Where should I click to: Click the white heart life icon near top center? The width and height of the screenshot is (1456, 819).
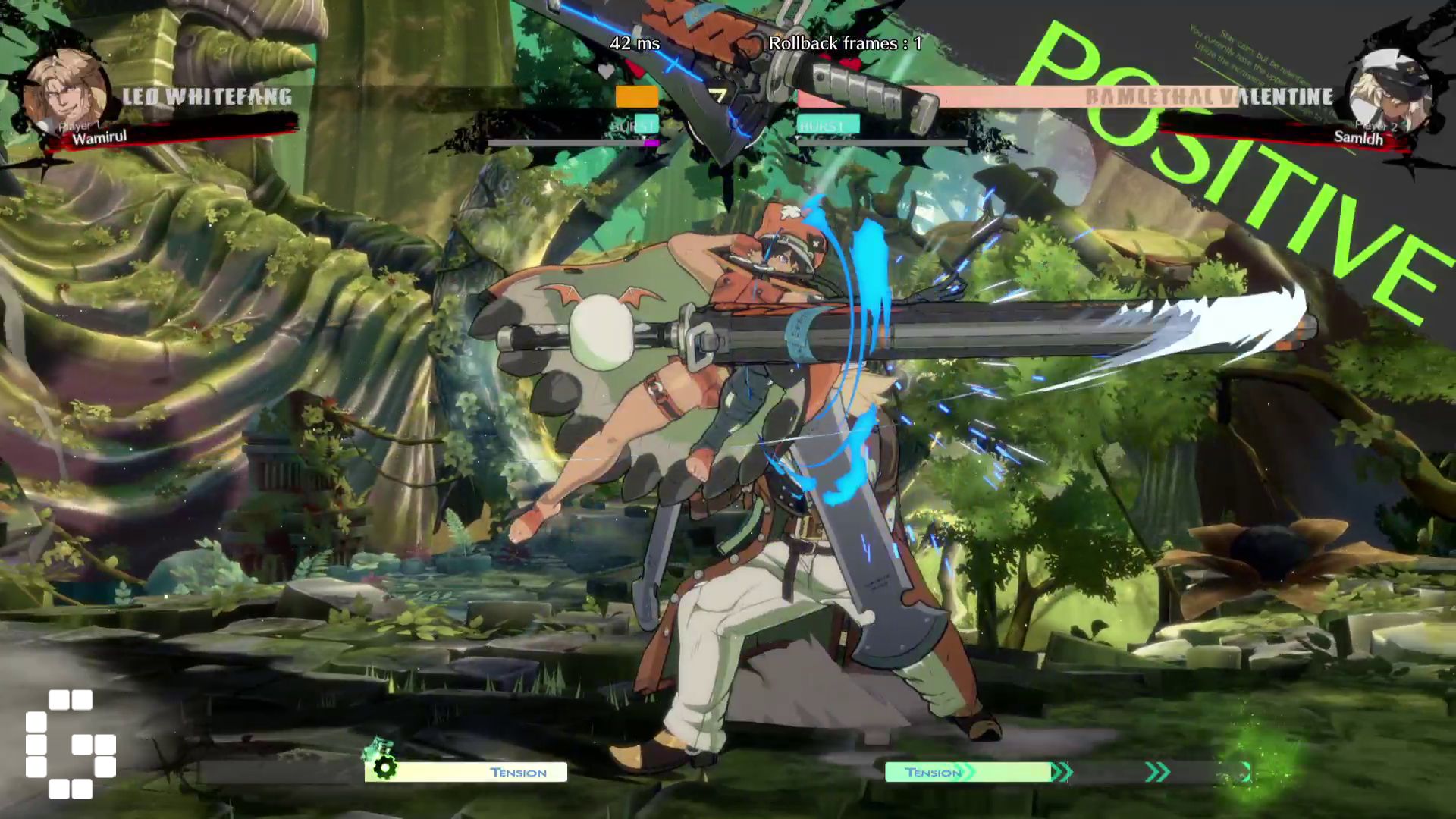pyautogui.click(x=605, y=68)
